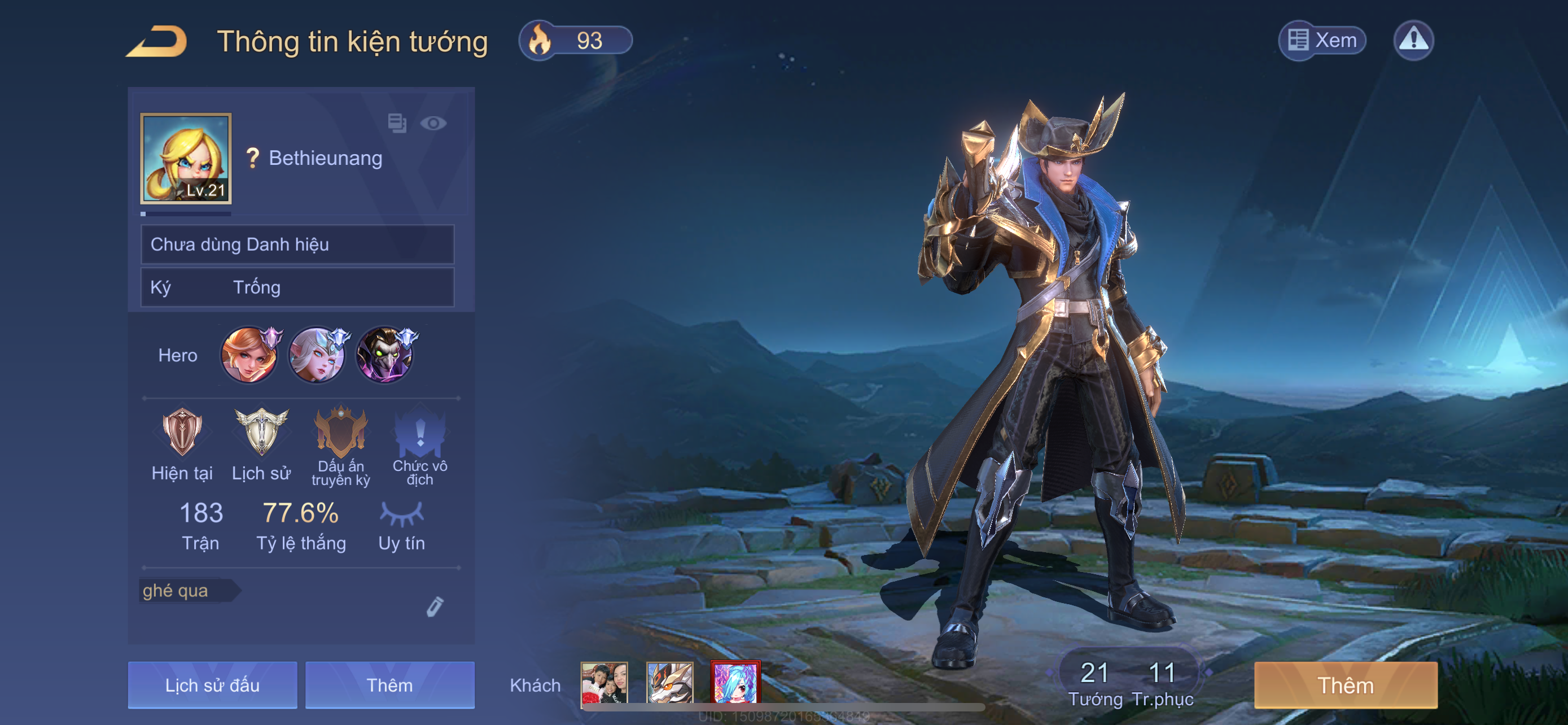Select the Chưa dùng Danh hiệu title field
This screenshot has width=1568, height=725.
(297, 244)
